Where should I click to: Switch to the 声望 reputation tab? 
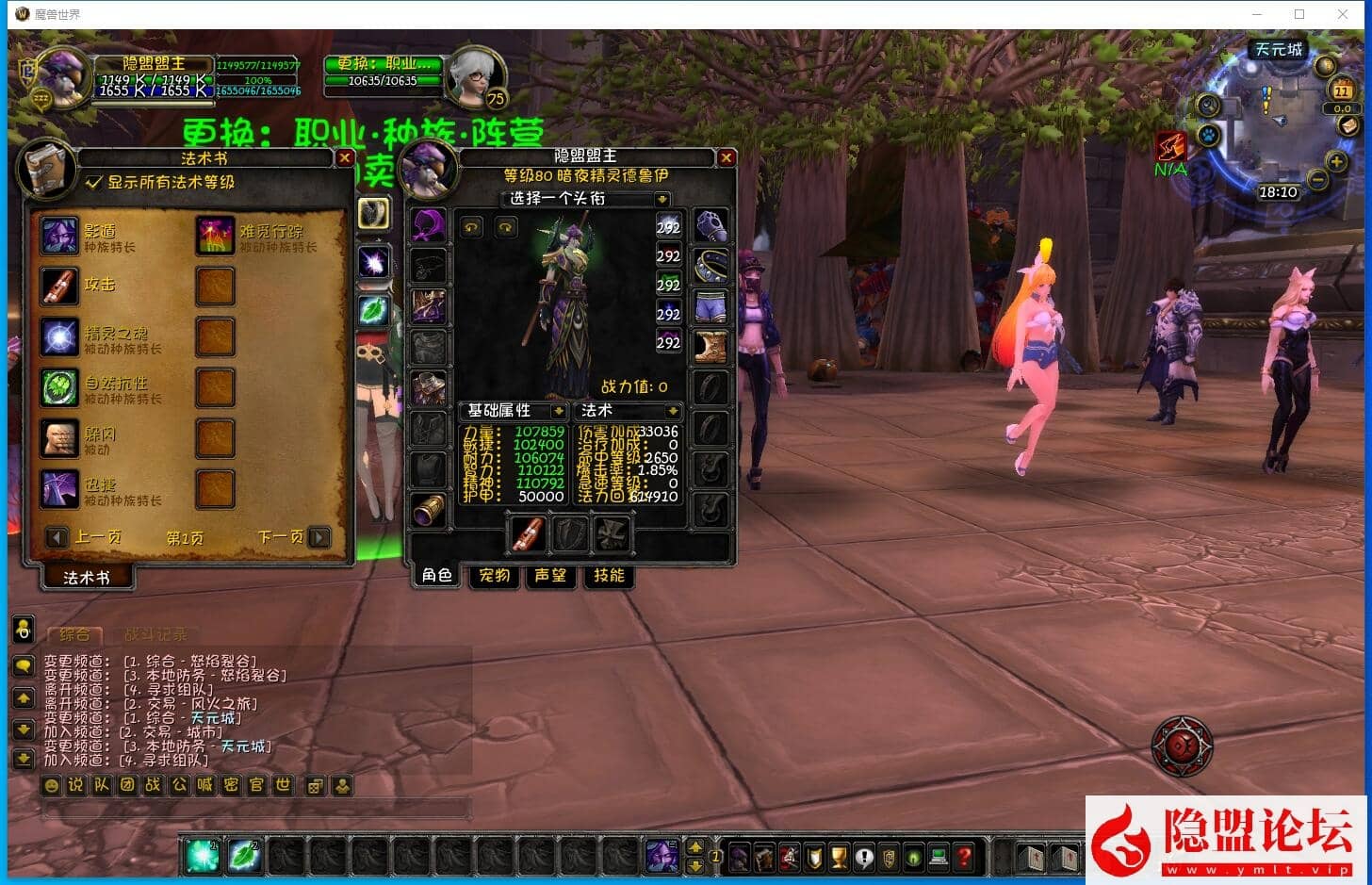(550, 576)
